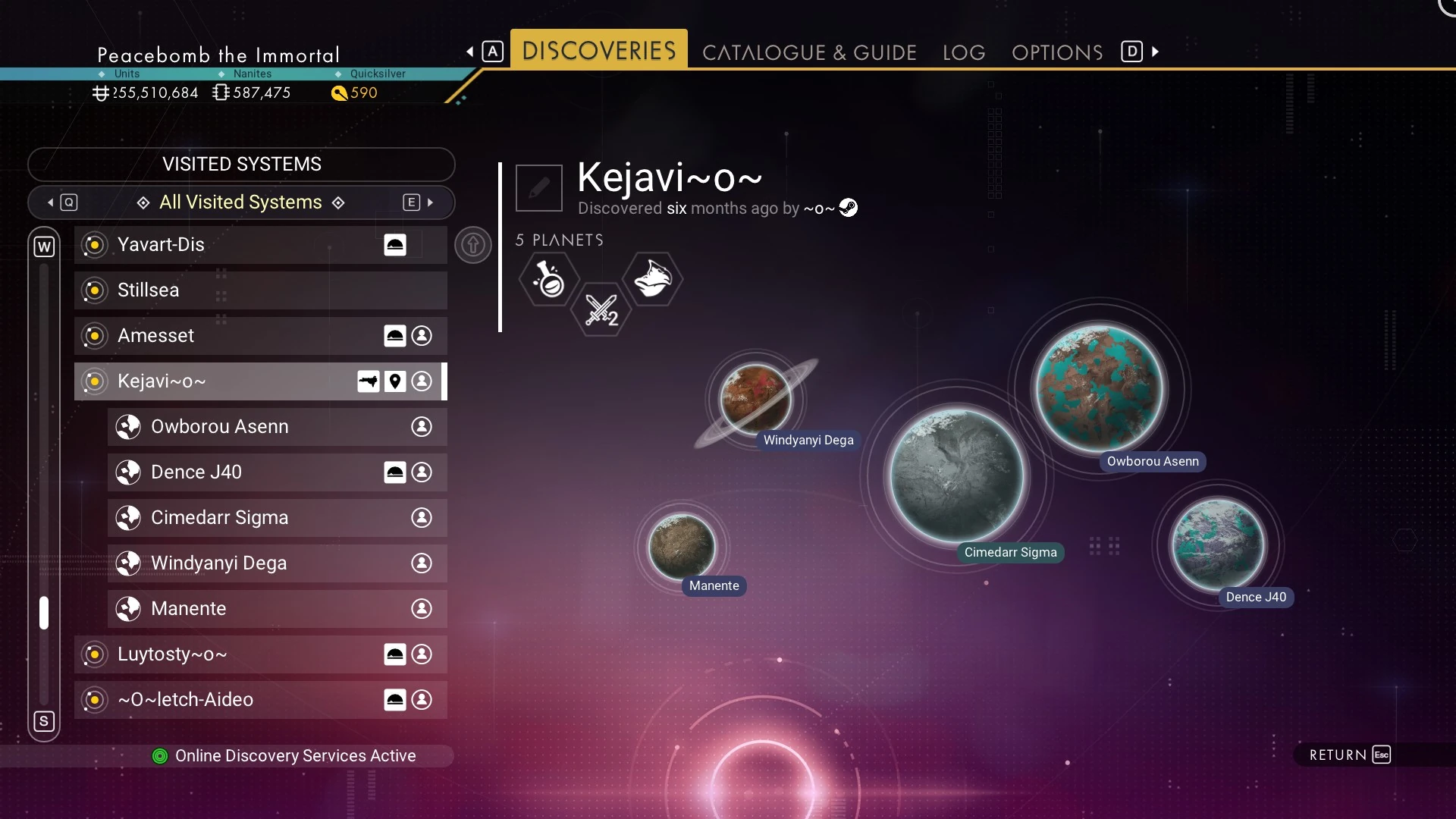Click the upload discoveries arrow button

[x=473, y=246]
